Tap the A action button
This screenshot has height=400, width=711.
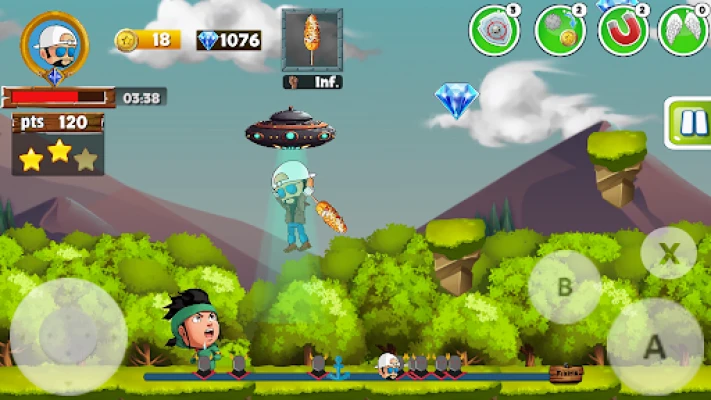654,346
